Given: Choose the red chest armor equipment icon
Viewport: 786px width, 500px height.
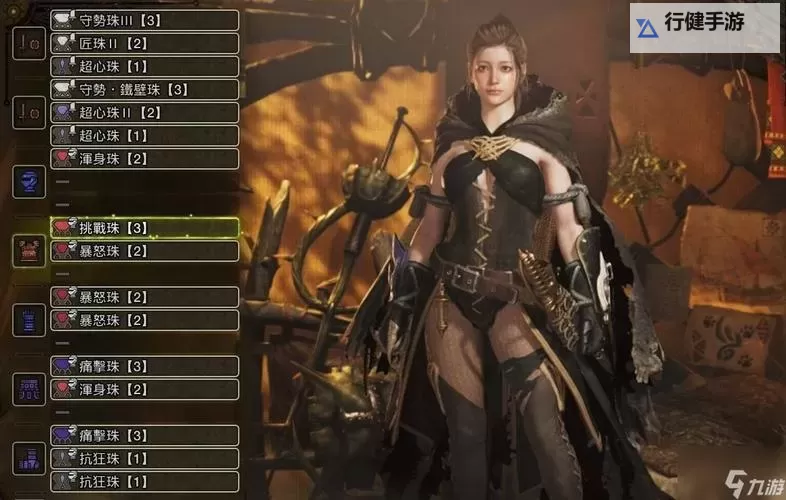Looking at the screenshot, I should (x=28, y=250).
